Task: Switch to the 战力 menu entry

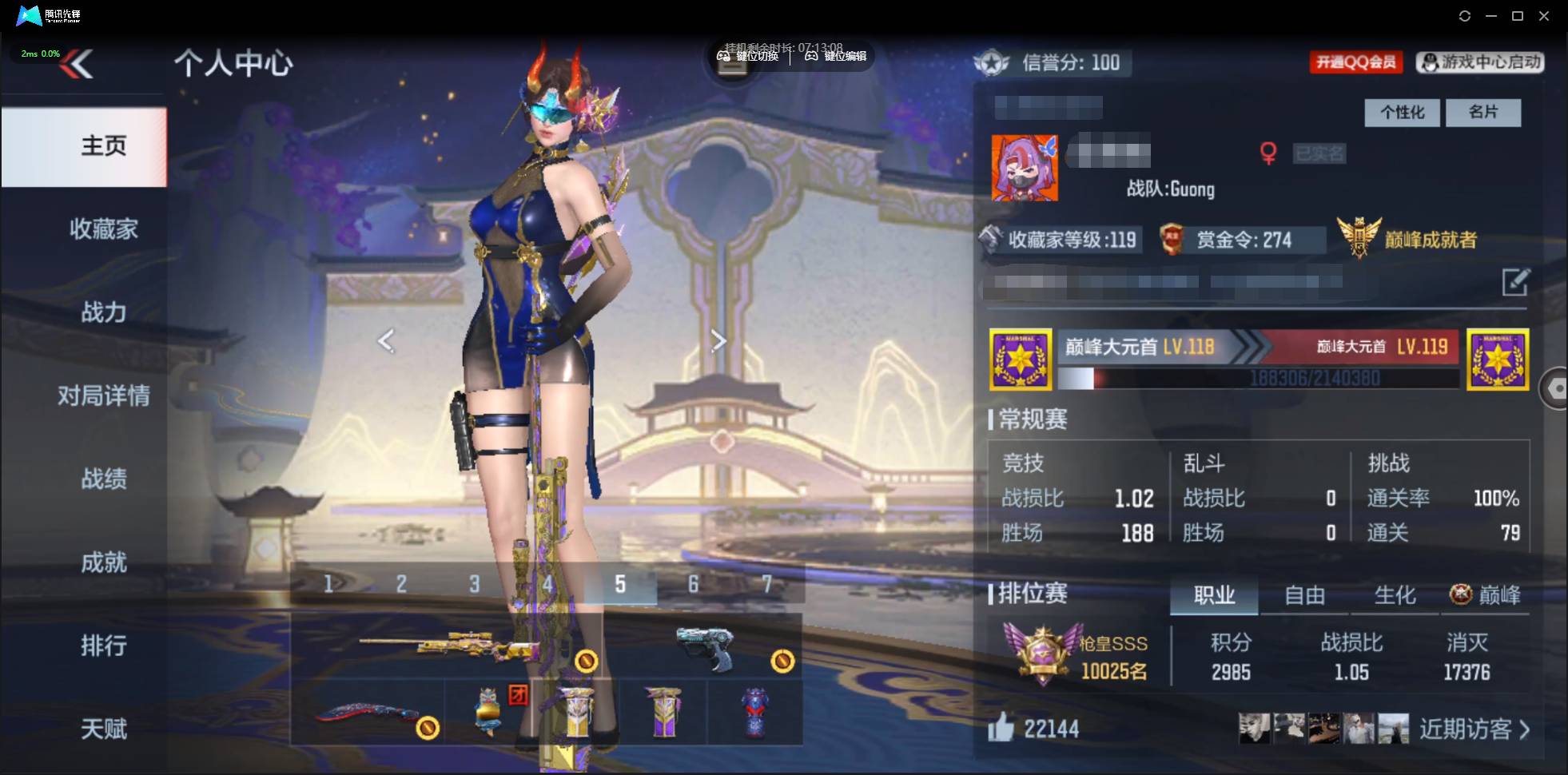Action: coord(103,312)
